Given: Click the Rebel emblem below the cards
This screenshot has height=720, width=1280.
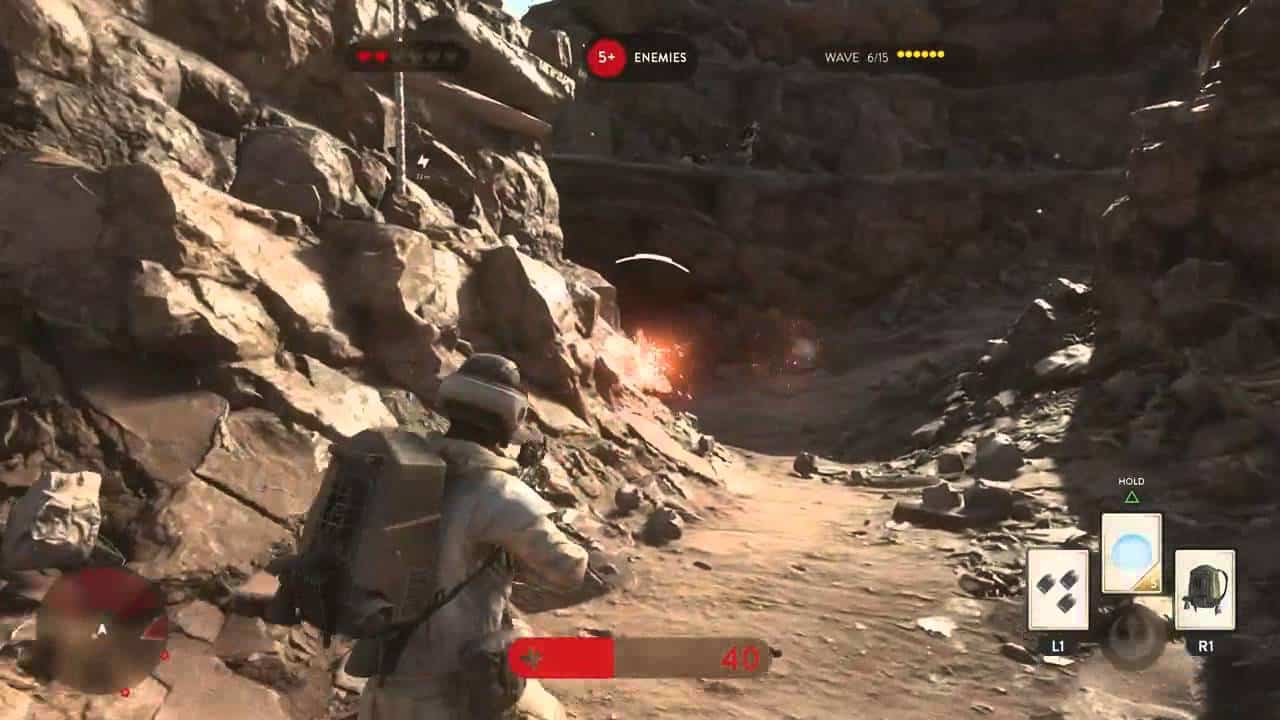Looking at the screenshot, I should [x=1135, y=637].
